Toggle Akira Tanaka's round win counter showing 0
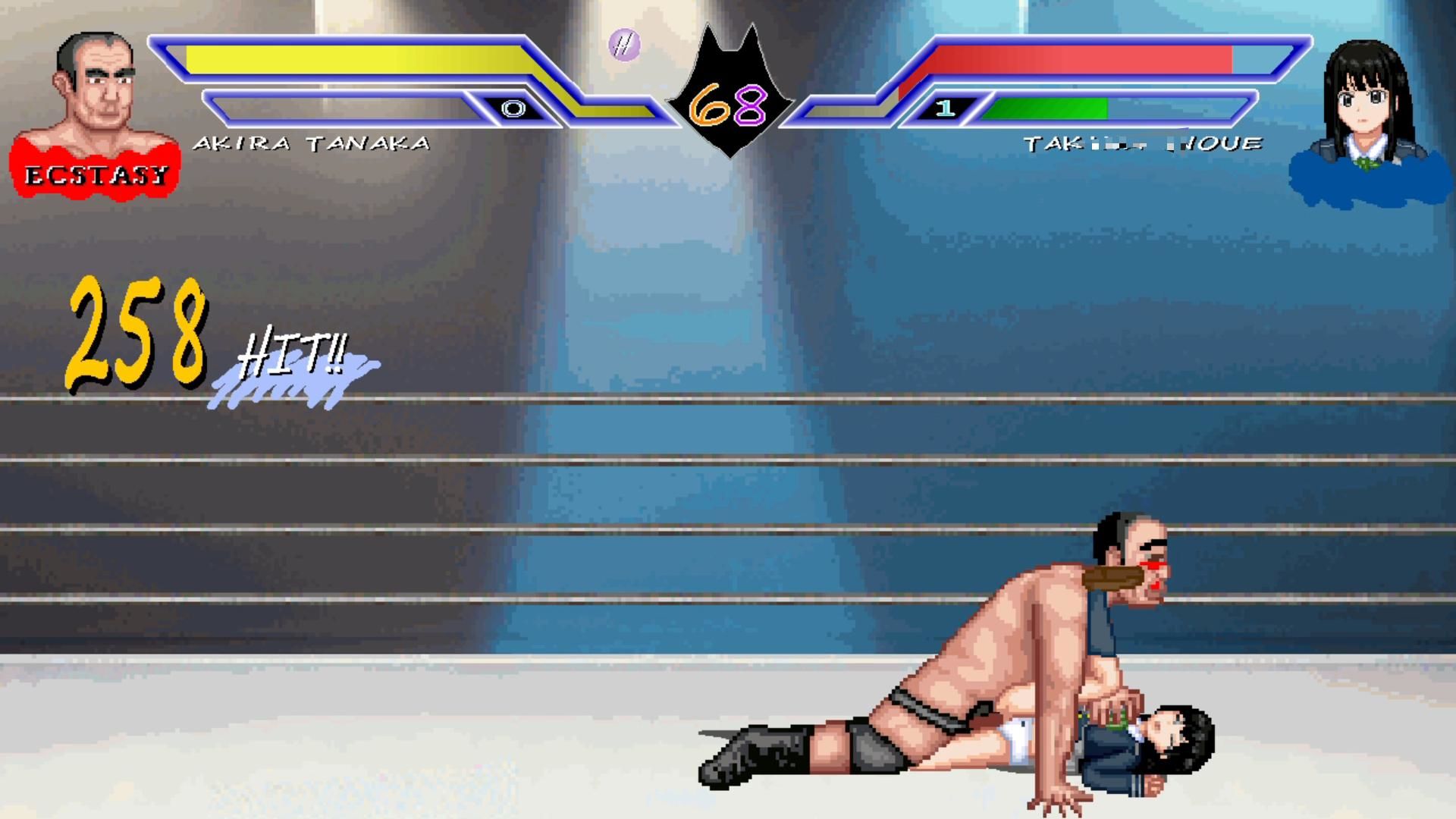The width and height of the screenshot is (1456, 819). (514, 108)
